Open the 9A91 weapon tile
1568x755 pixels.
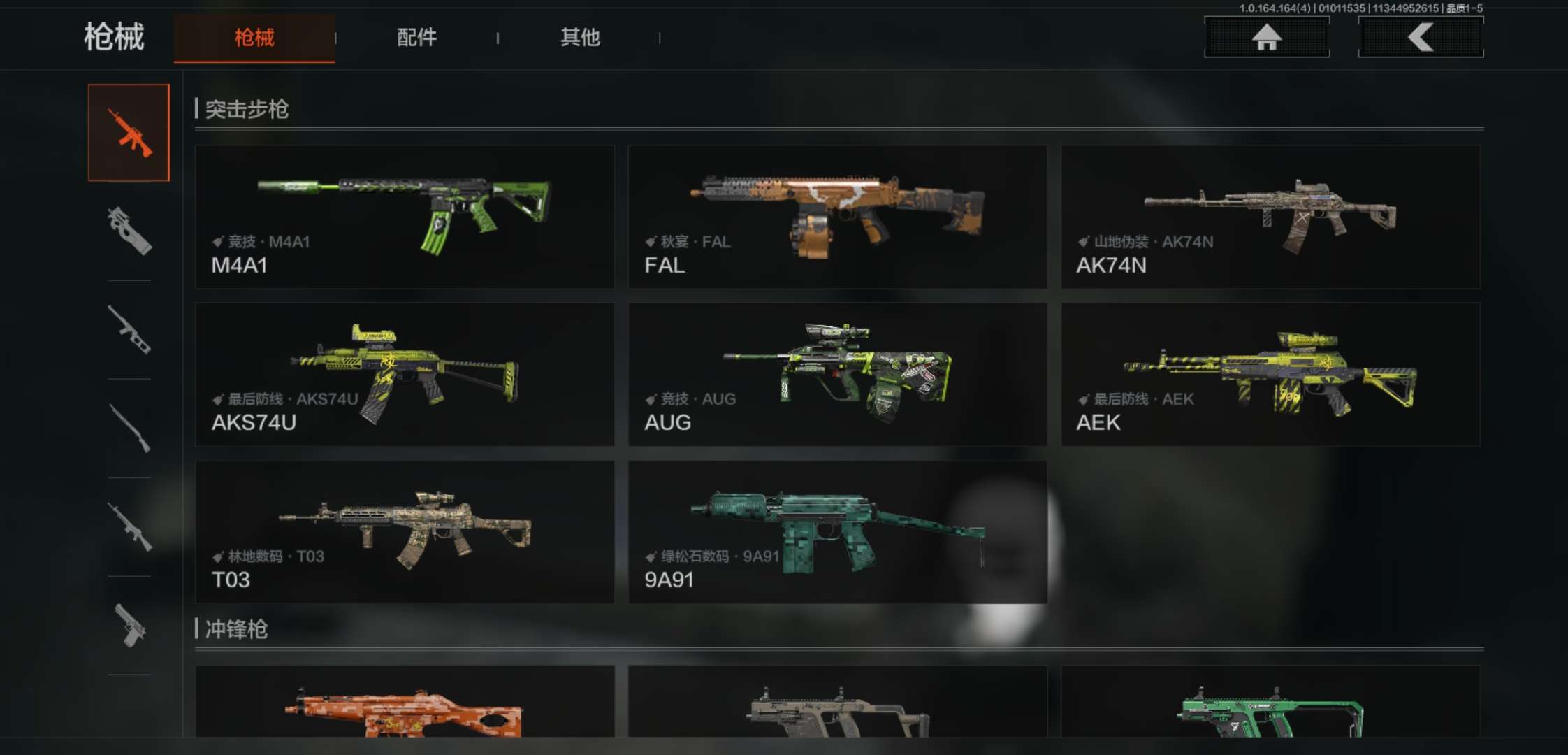click(x=837, y=531)
